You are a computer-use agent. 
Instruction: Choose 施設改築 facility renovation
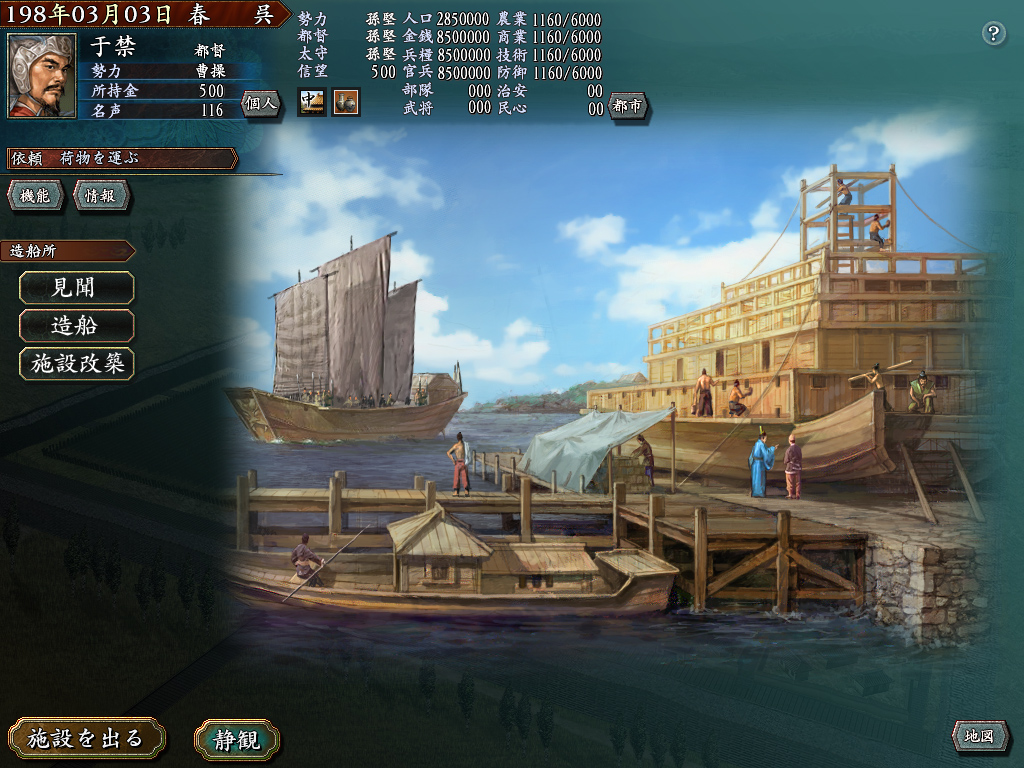click(76, 363)
